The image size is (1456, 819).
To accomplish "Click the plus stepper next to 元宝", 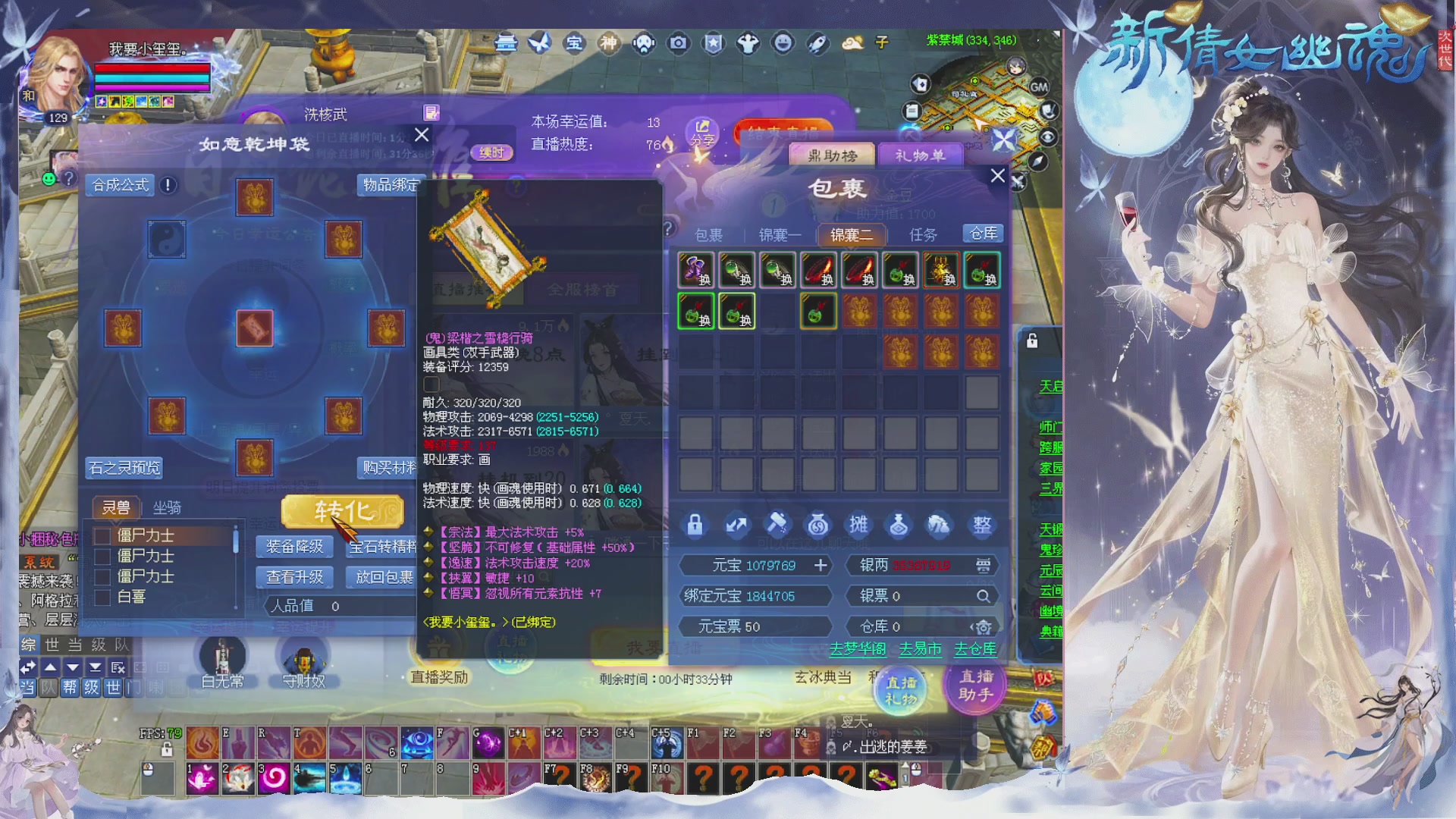I will tap(821, 565).
